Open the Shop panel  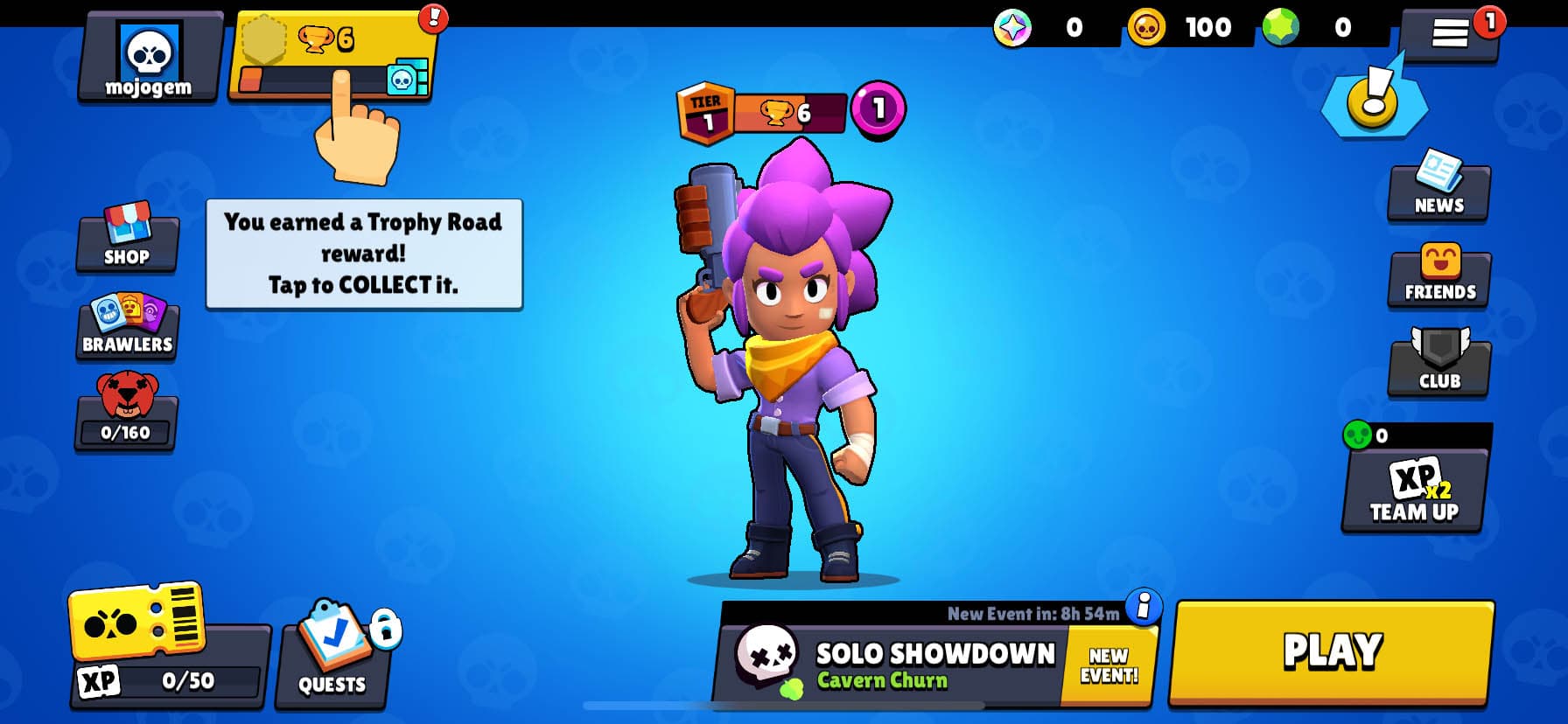[127, 236]
